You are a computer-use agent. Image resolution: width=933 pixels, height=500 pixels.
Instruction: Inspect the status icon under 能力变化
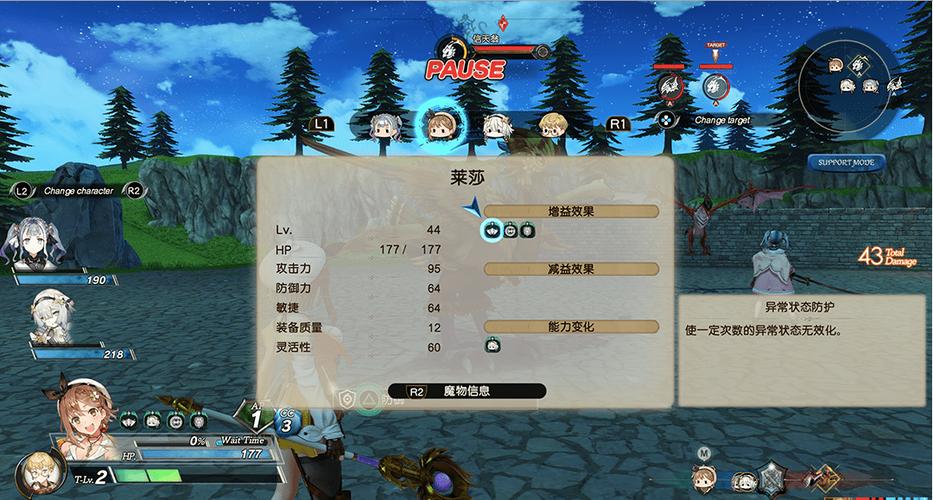[492, 345]
